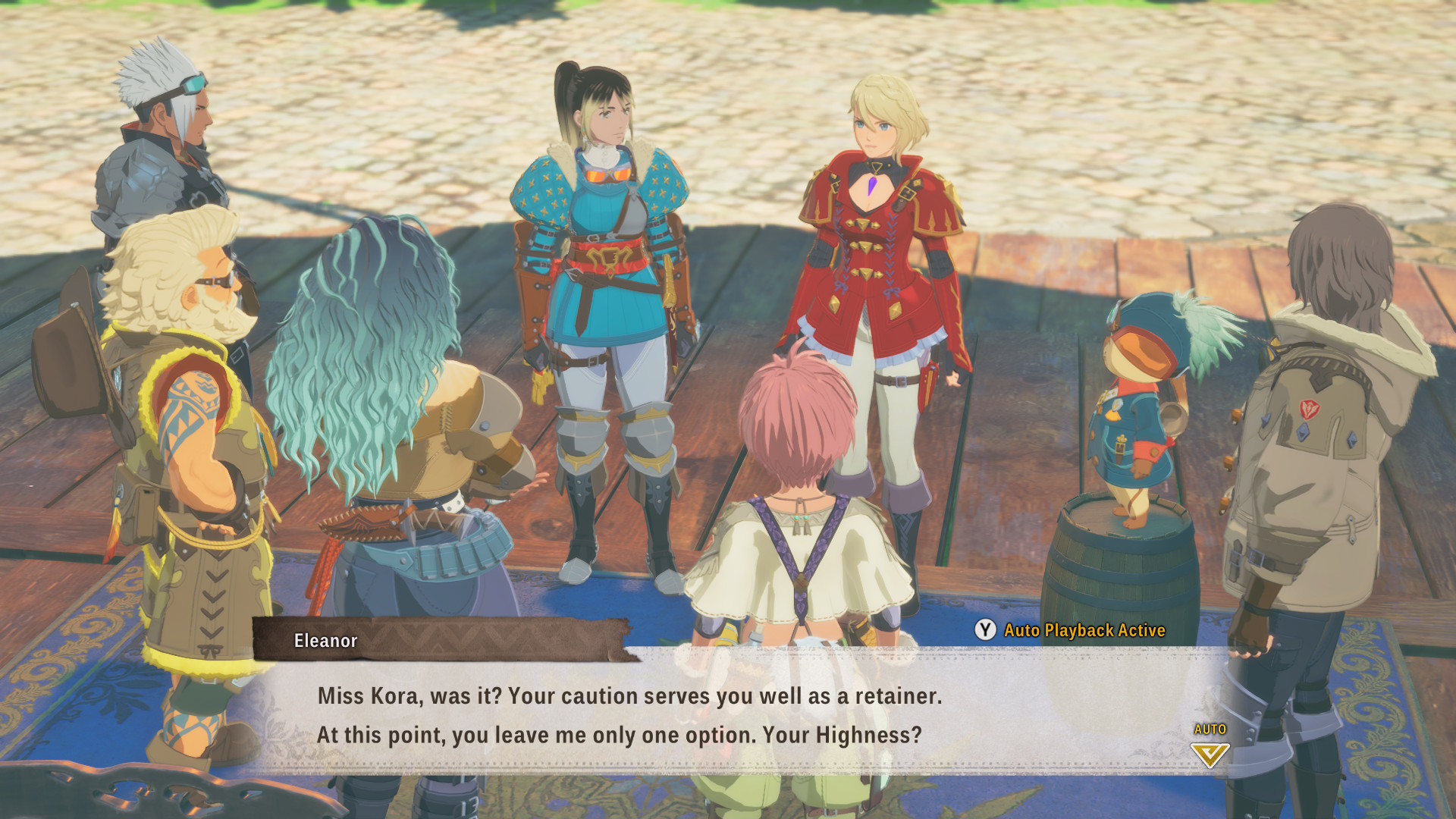This screenshot has height=819, width=1456.
Task: Click the AUTO arrow to advance dialogue
Action: [x=1210, y=754]
